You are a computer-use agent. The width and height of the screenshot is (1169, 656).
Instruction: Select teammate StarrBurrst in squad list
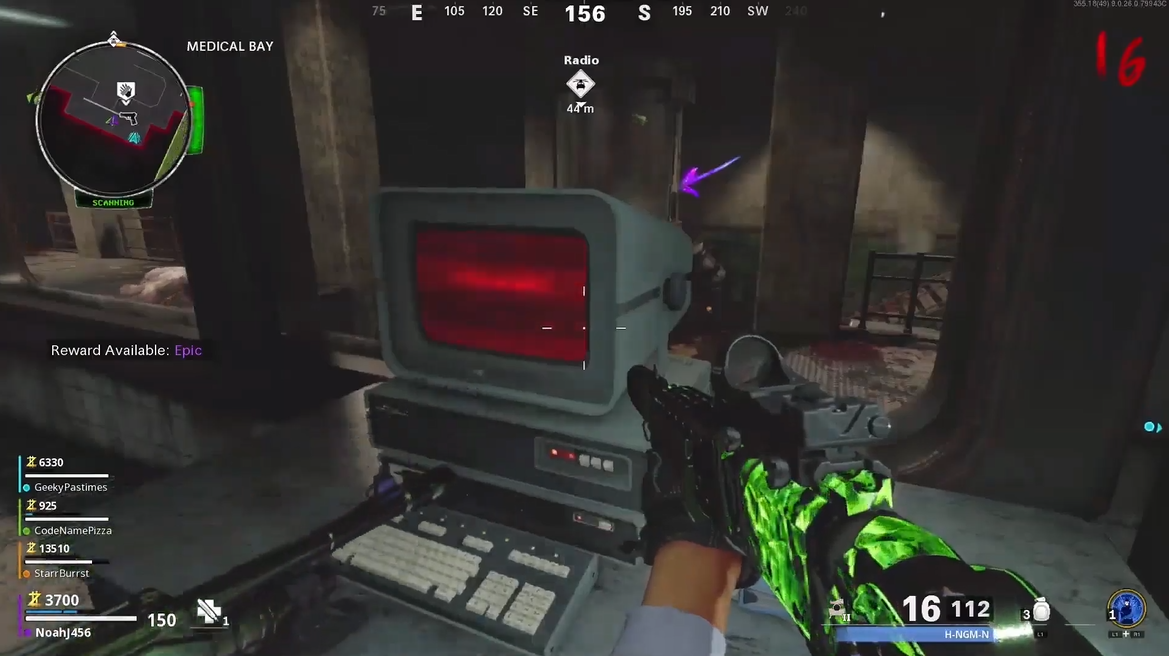click(x=62, y=573)
